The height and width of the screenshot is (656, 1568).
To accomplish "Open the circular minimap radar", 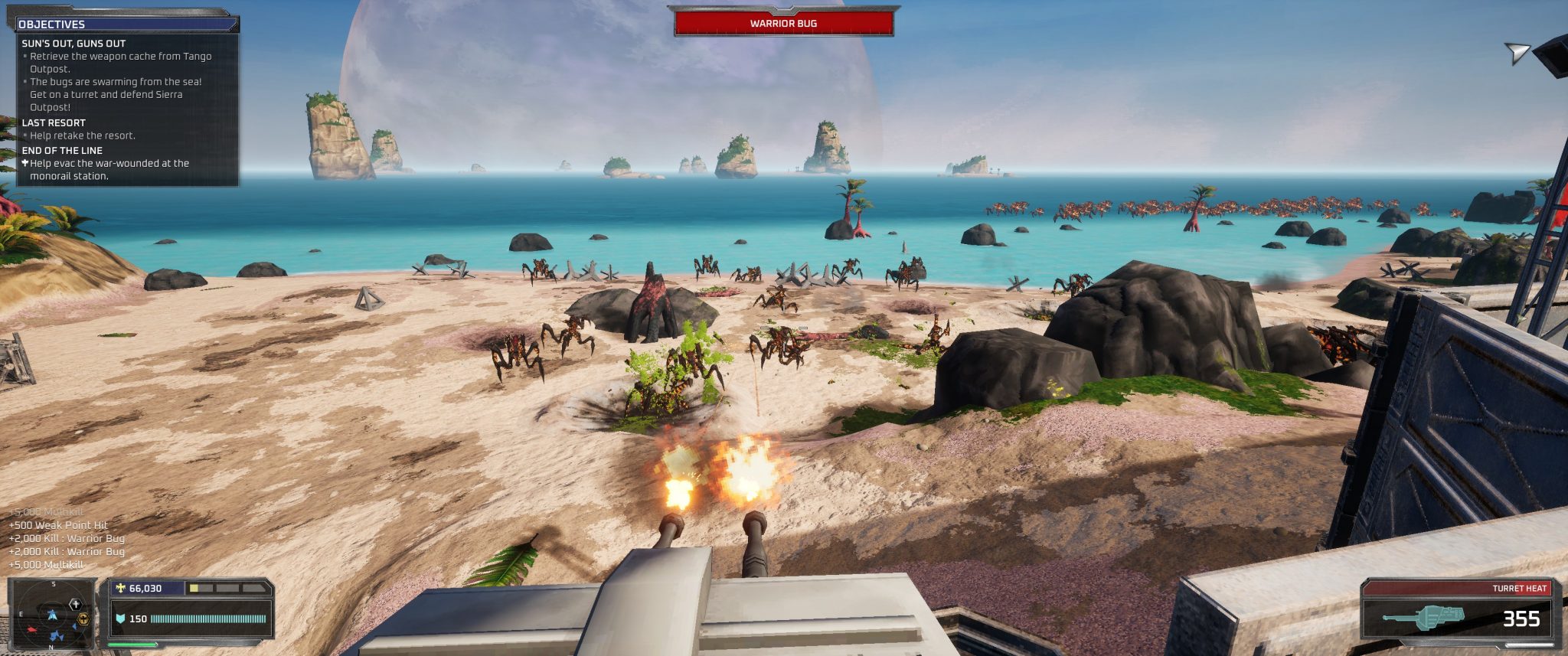I will pos(52,615).
